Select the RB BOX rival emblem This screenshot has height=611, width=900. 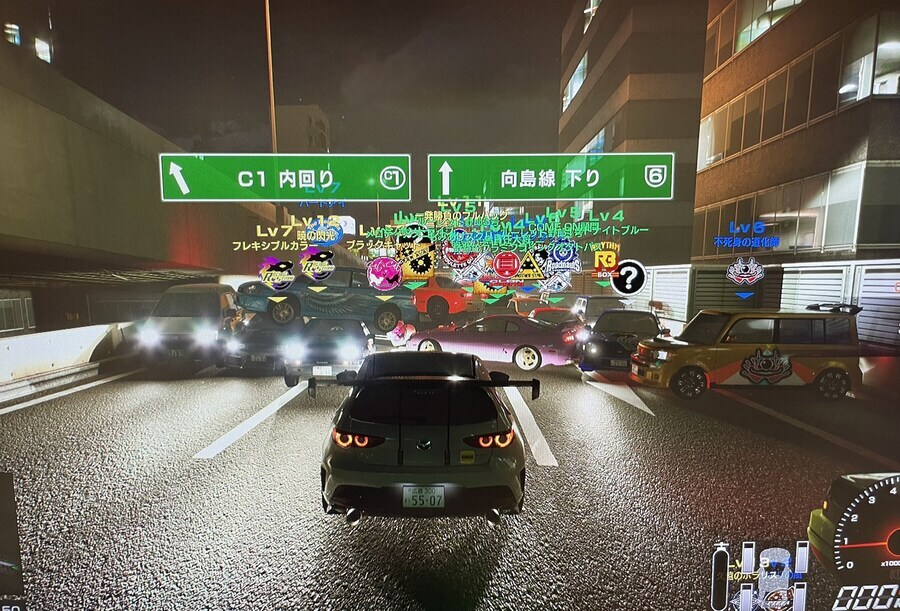604,262
